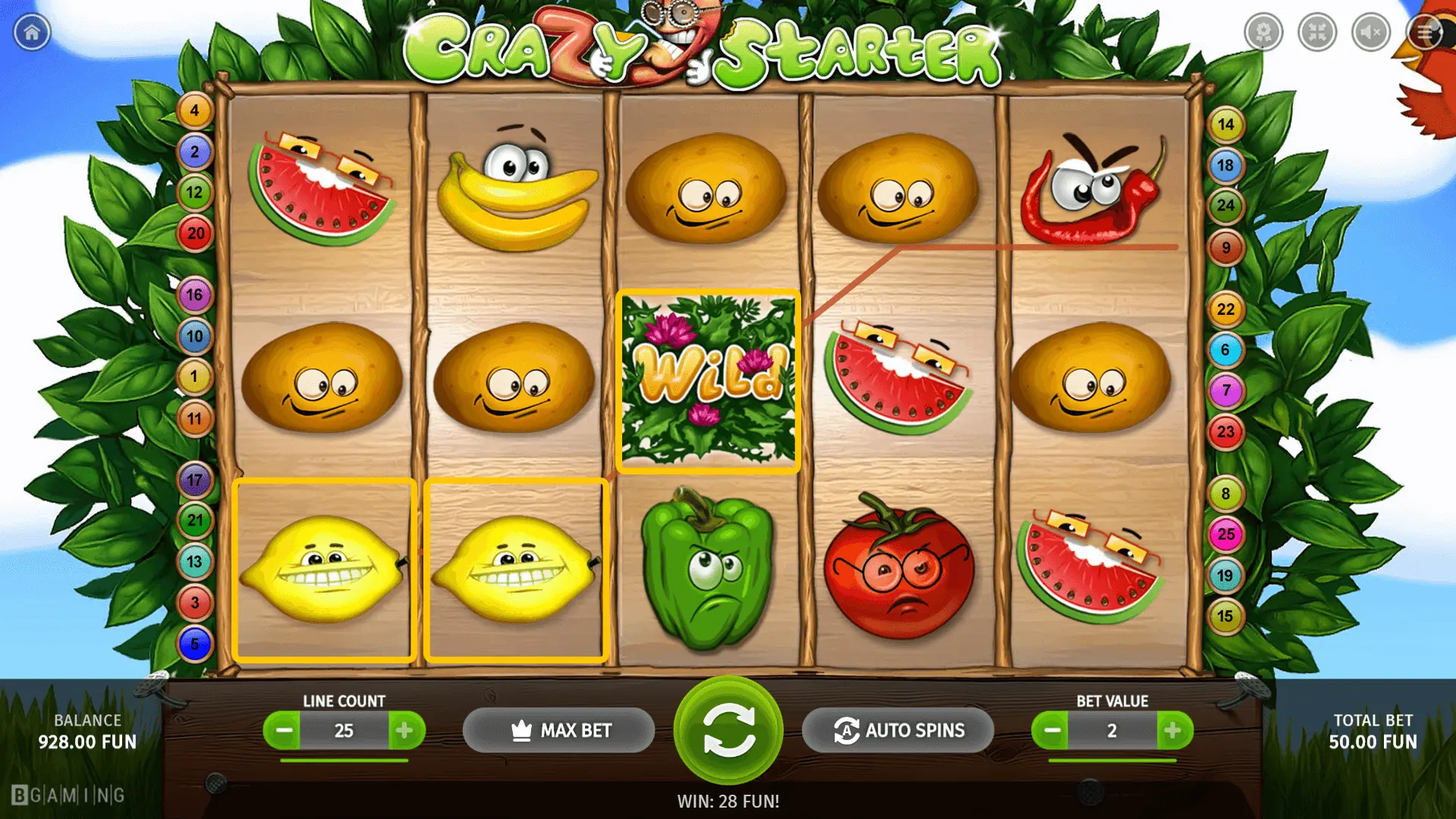The height and width of the screenshot is (819, 1456).
Task: Lower the bet value with minus
Action: click(x=1051, y=730)
